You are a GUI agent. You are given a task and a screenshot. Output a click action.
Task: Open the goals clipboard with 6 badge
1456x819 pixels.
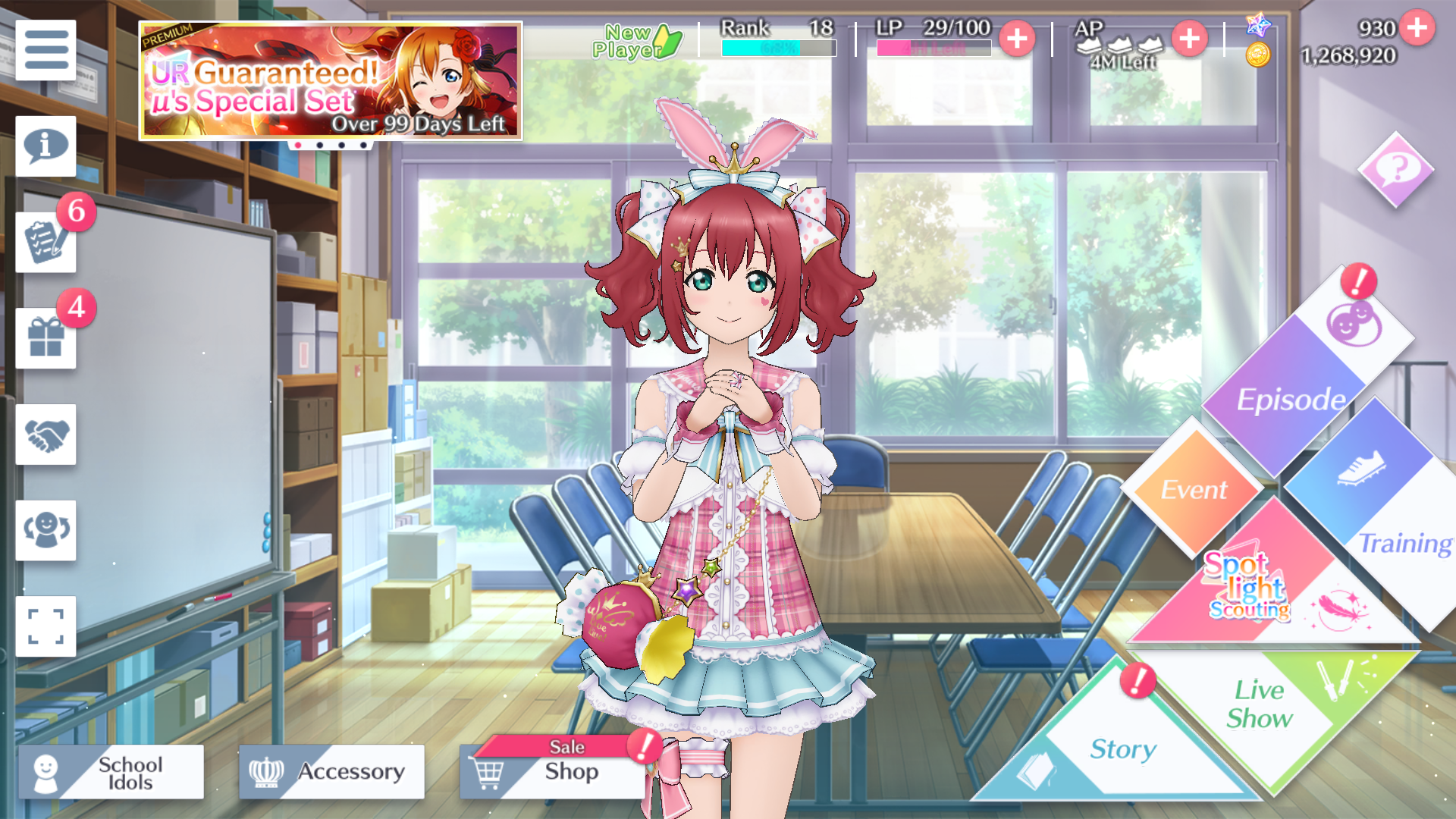click(45, 243)
